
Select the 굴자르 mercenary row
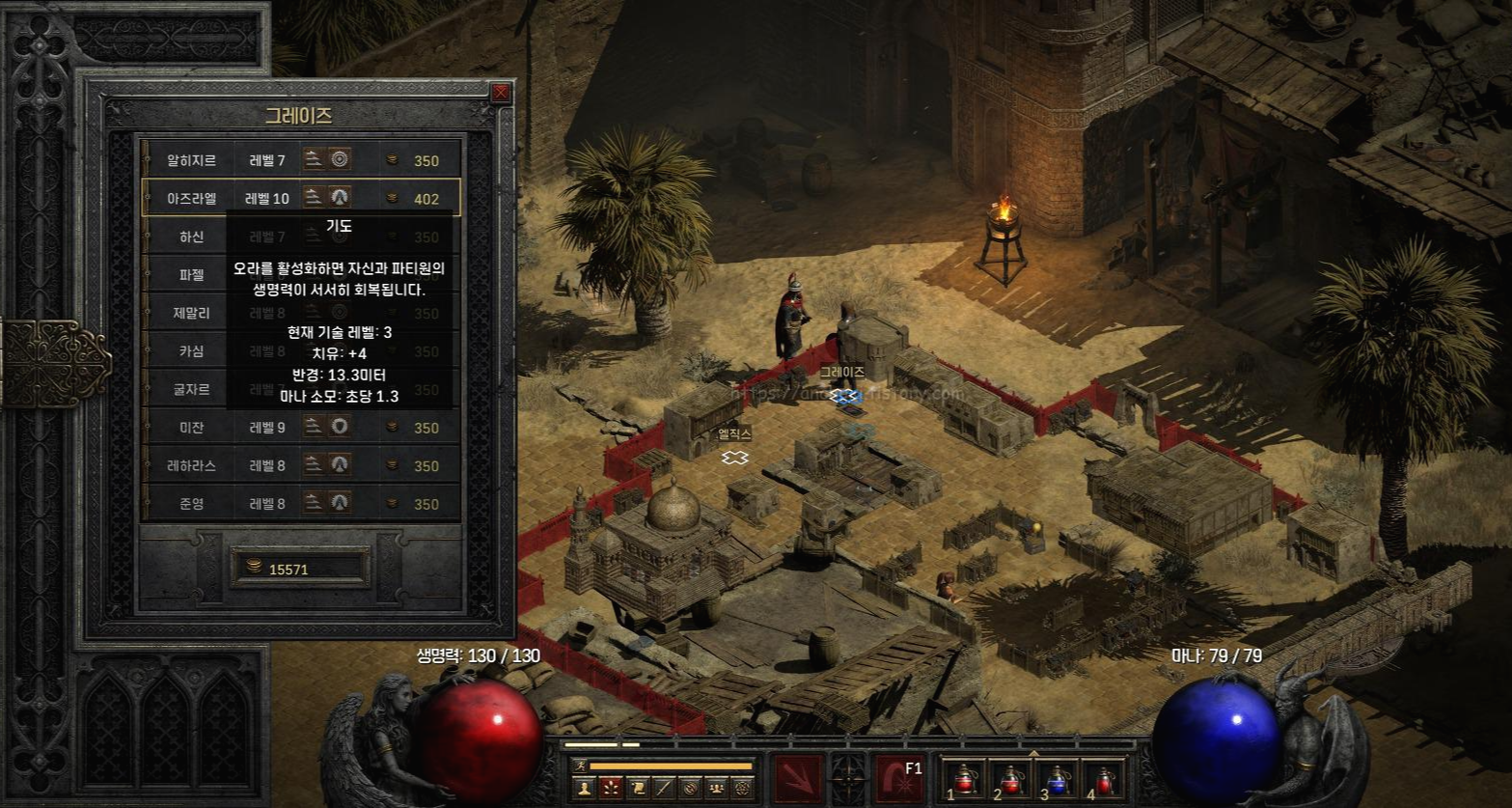[192, 389]
